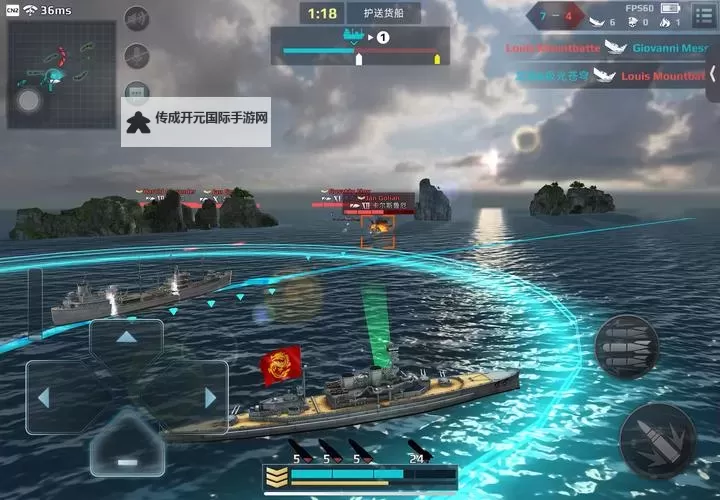Open the chat message button
Viewport: 720px width, 500px height.
point(136,92)
